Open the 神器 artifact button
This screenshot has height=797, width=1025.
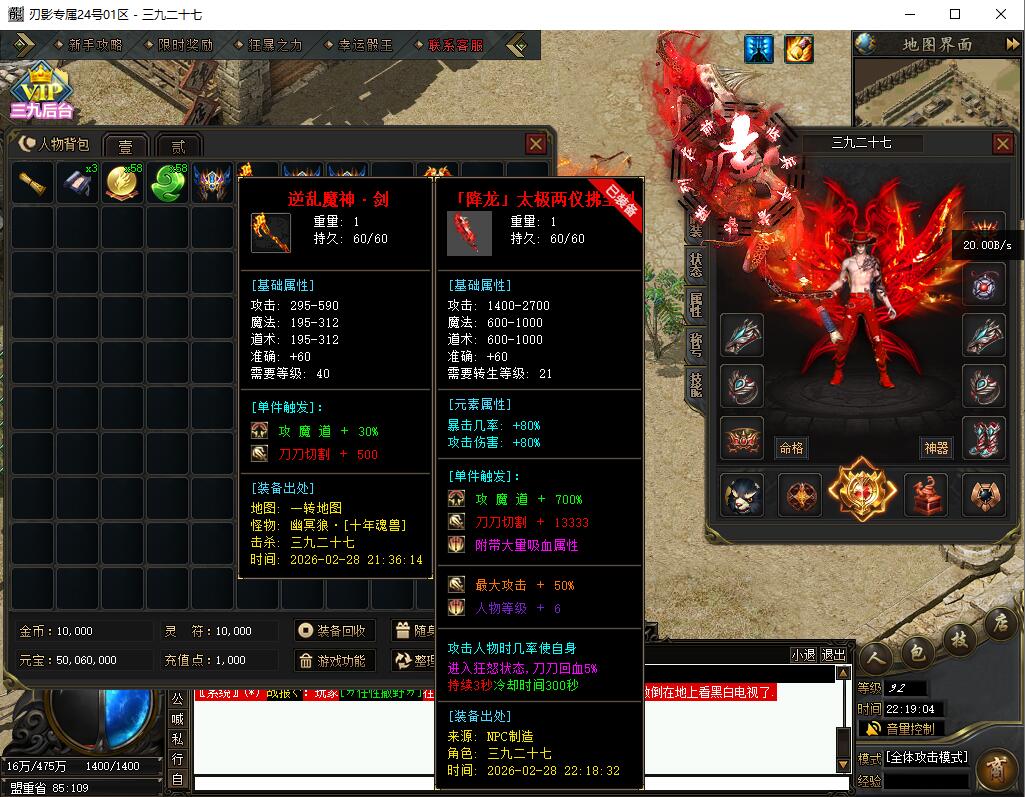(x=935, y=448)
